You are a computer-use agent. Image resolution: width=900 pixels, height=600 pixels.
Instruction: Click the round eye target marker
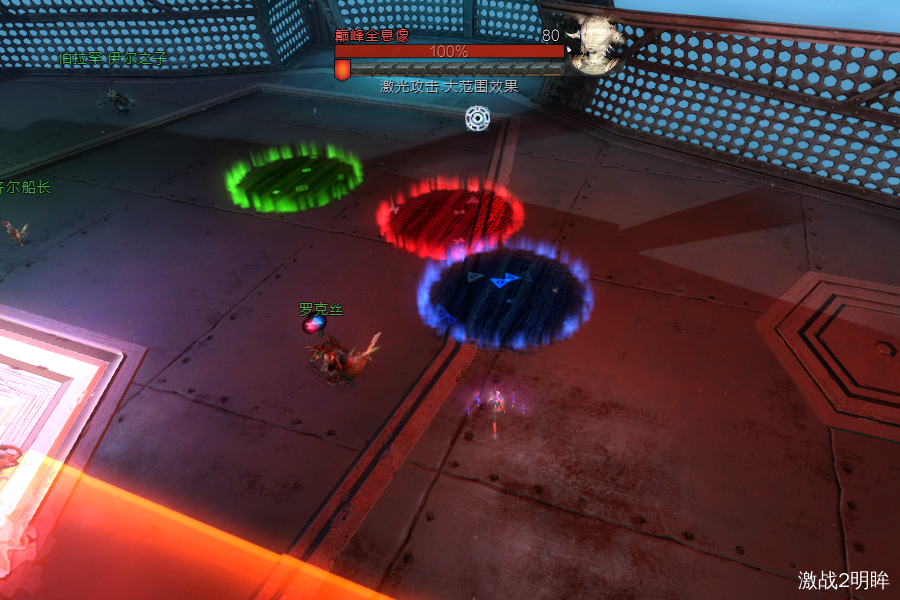[479, 118]
